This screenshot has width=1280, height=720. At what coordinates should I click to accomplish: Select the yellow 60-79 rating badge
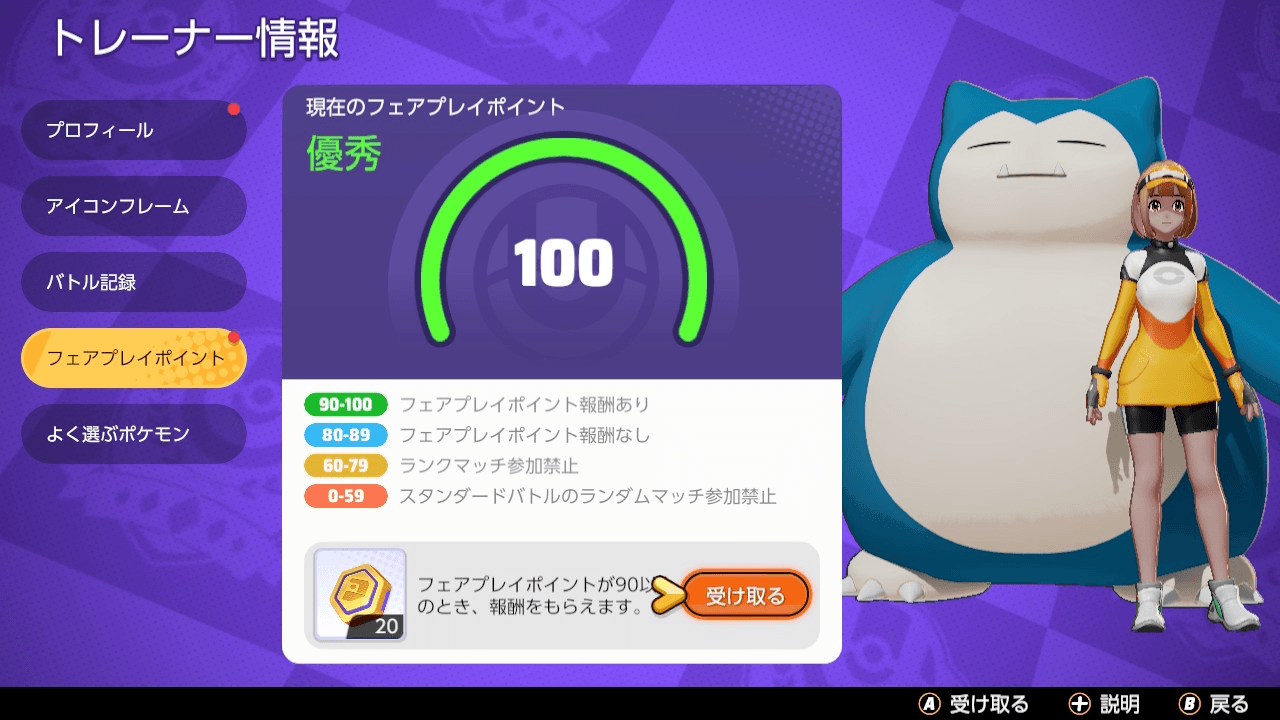click(346, 465)
